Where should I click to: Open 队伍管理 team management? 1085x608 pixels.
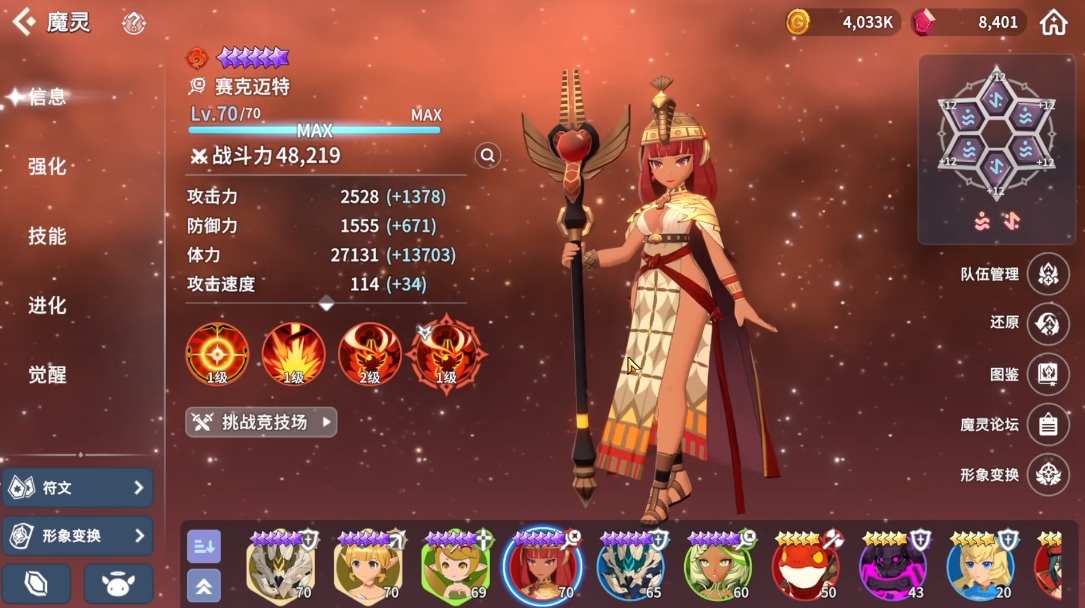point(1047,273)
